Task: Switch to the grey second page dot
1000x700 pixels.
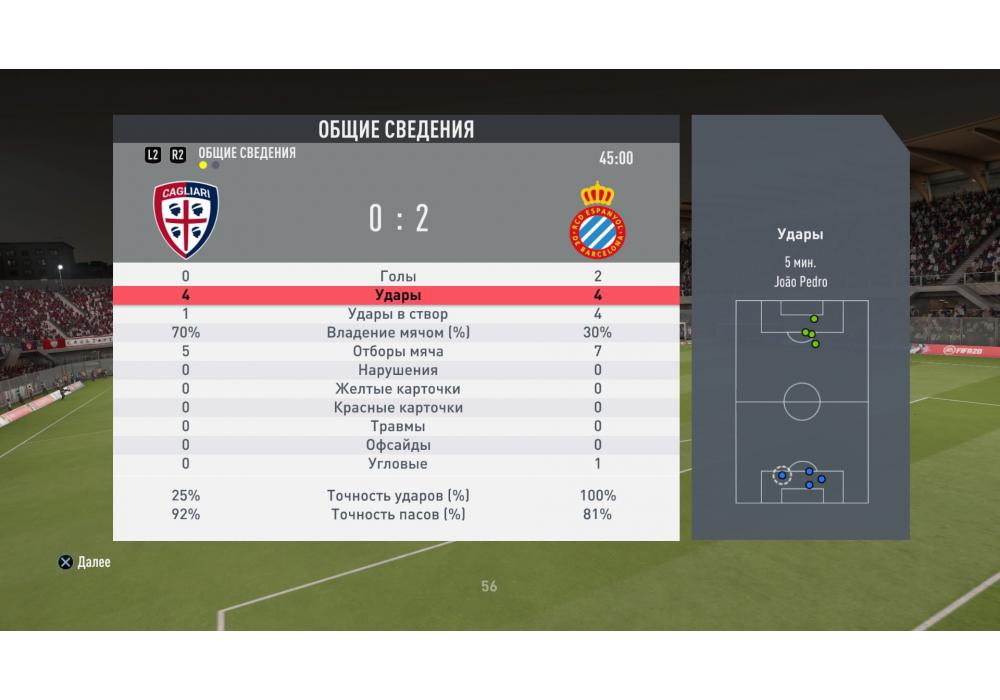Action: (216, 165)
